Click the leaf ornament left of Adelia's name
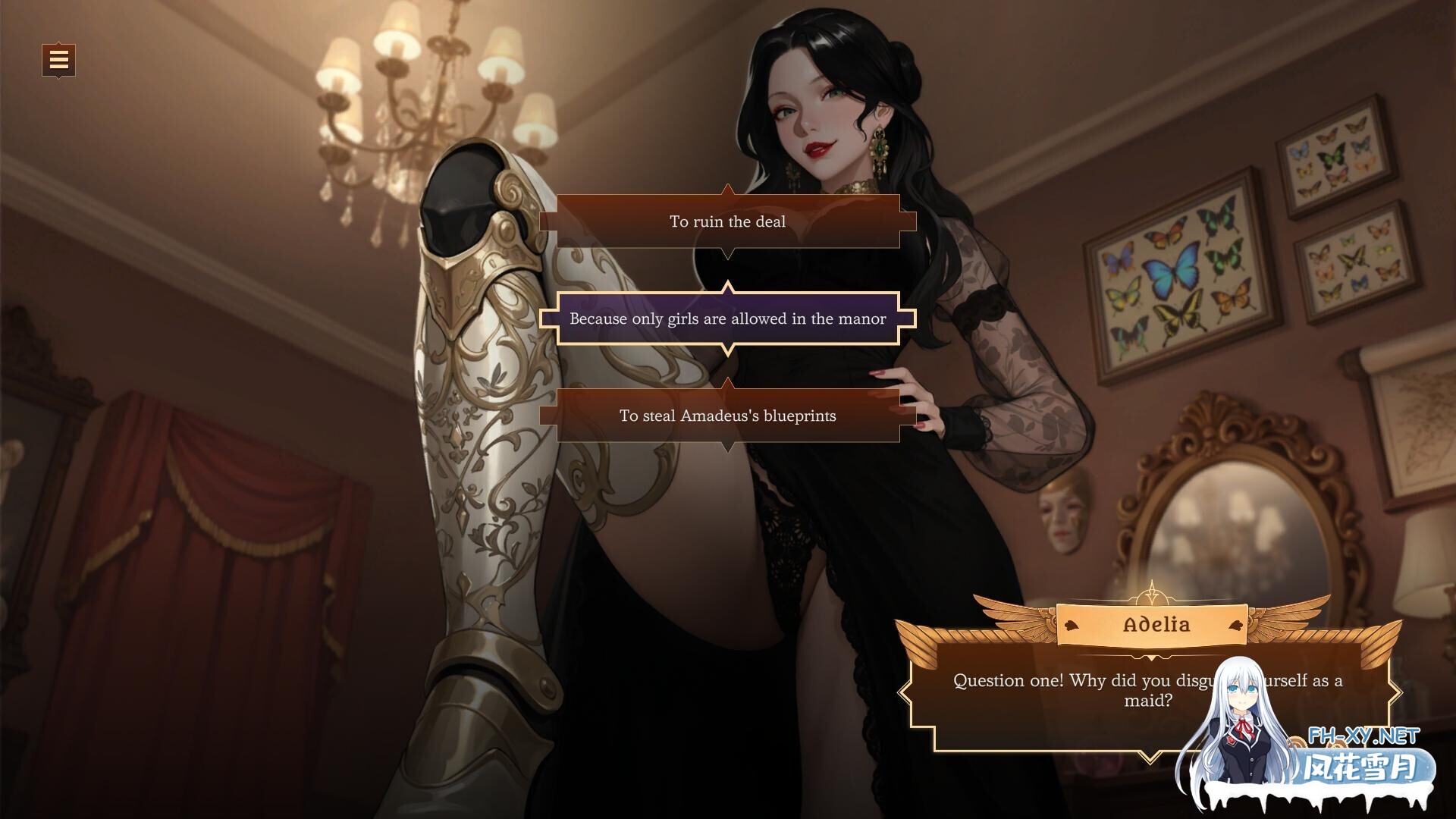The width and height of the screenshot is (1456, 819). [x=1070, y=624]
